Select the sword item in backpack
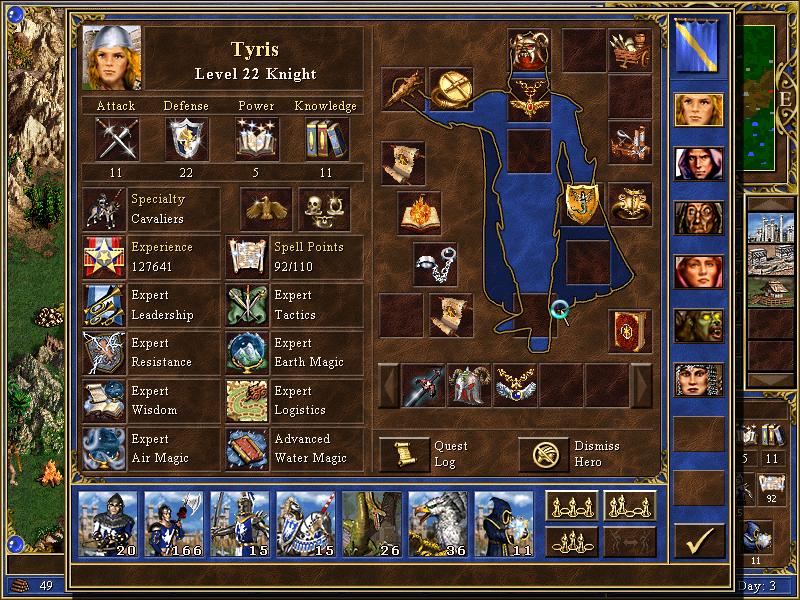This screenshot has height=600, width=800. pyautogui.click(x=423, y=385)
